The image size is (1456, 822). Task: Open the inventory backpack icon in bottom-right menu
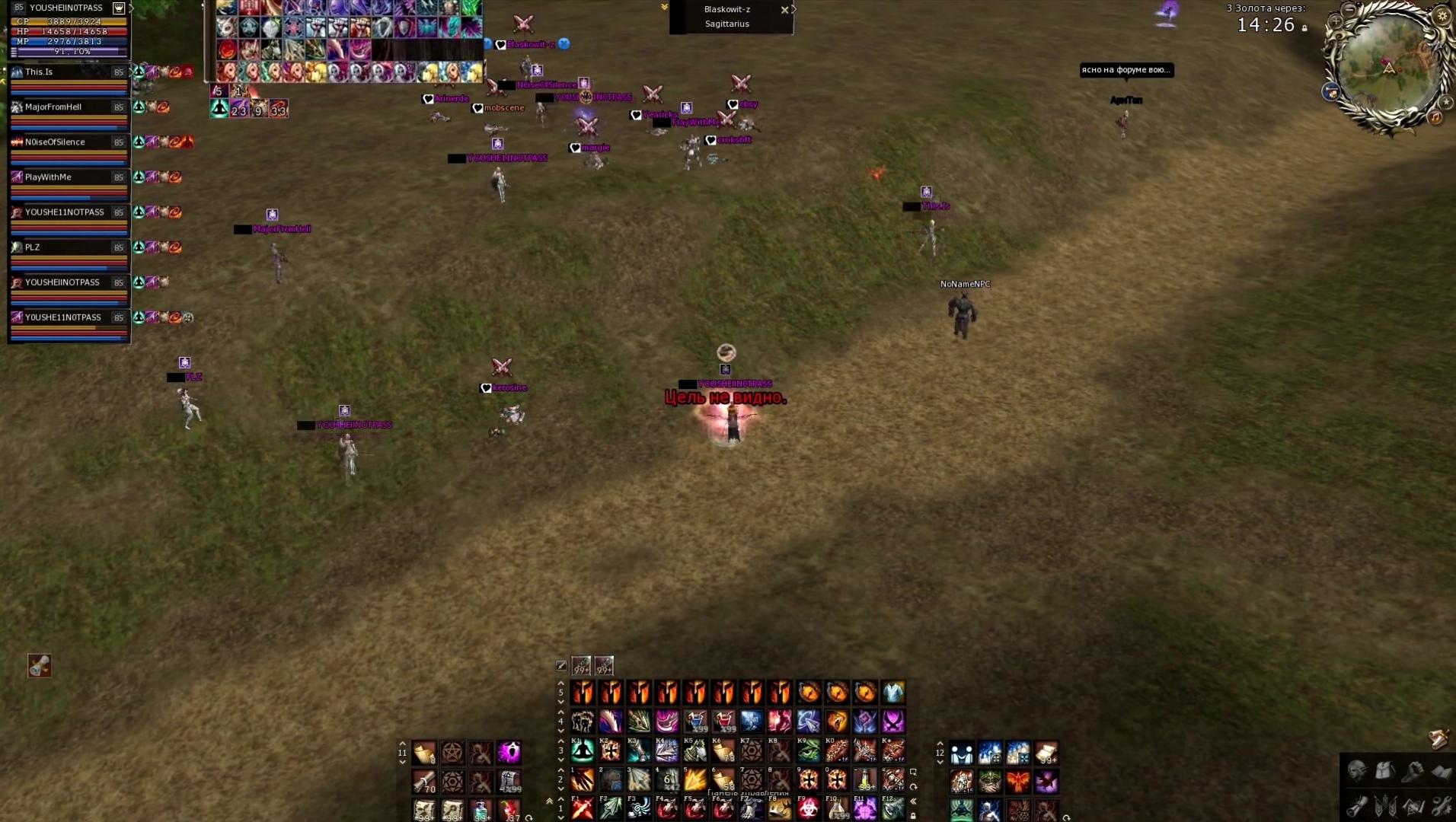(x=1386, y=769)
